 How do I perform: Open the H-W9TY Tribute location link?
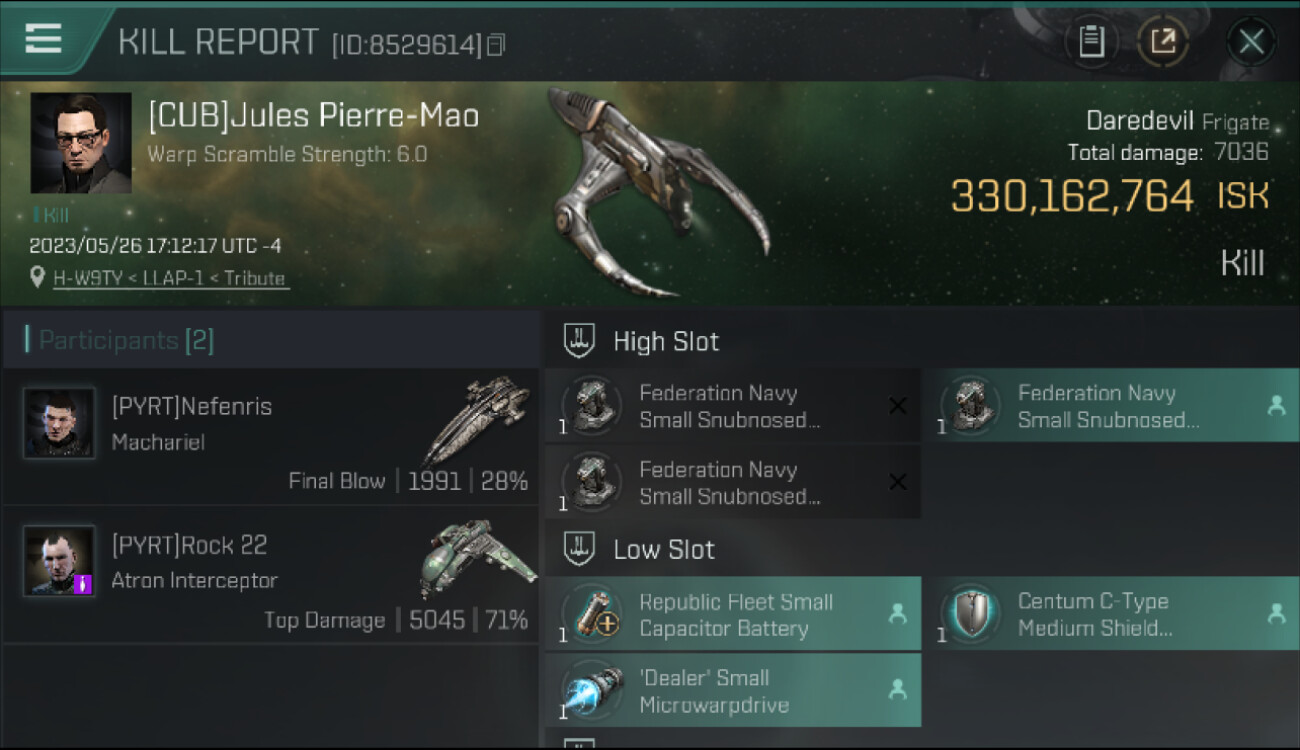(170, 279)
